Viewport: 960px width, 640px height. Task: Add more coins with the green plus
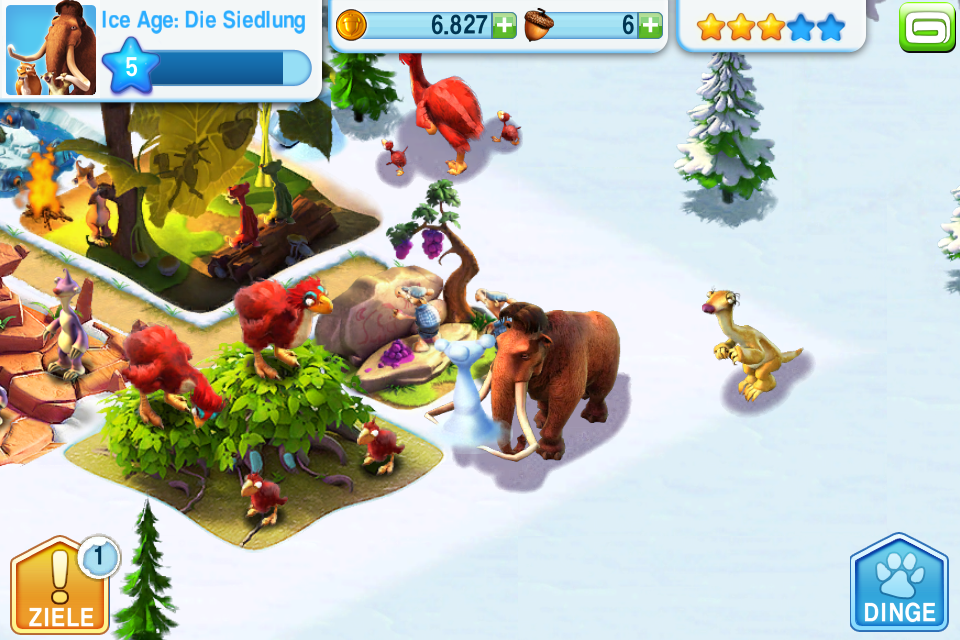(x=505, y=26)
